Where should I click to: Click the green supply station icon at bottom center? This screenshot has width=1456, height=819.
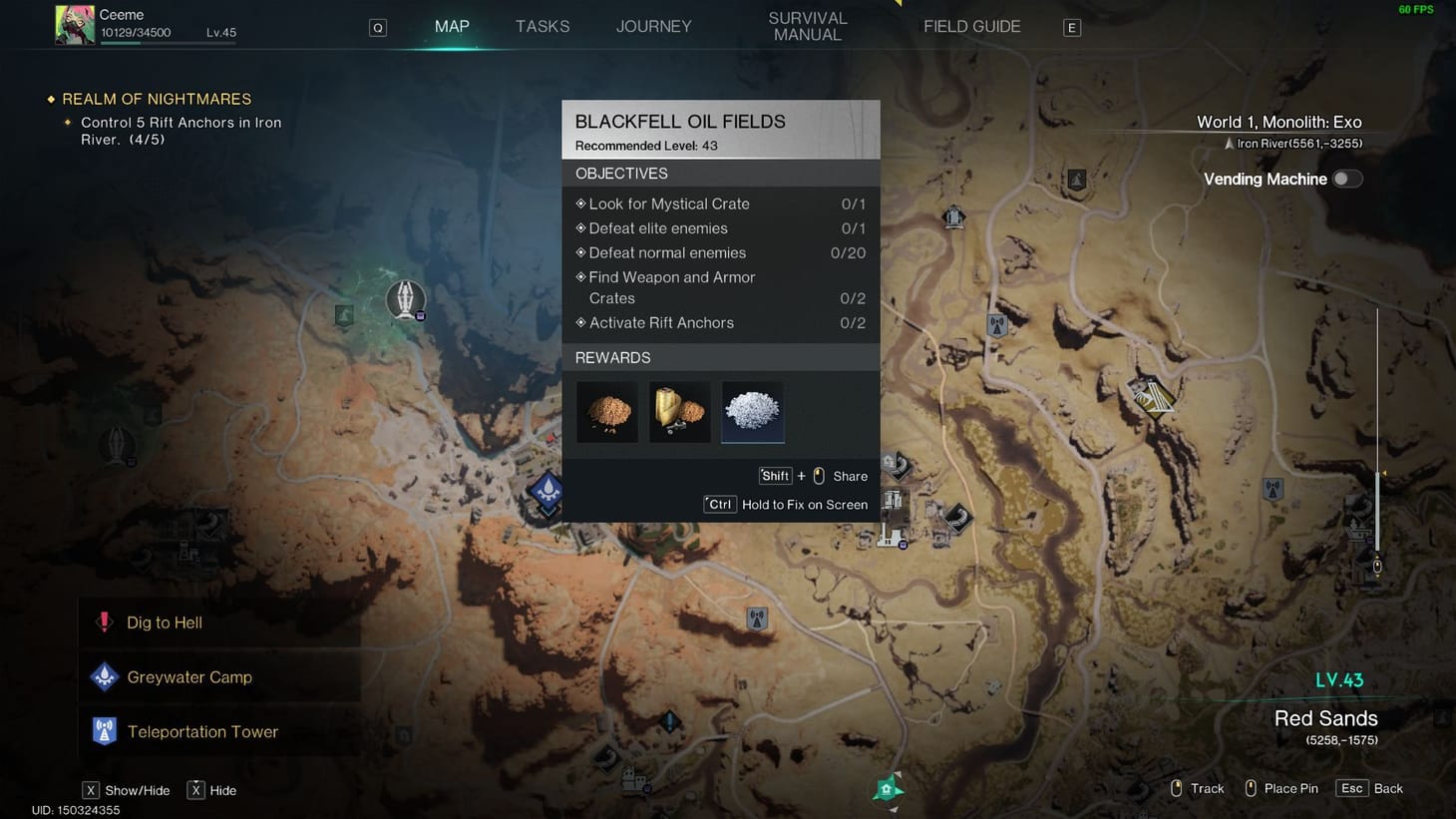pyautogui.click(x=887, y=788)
